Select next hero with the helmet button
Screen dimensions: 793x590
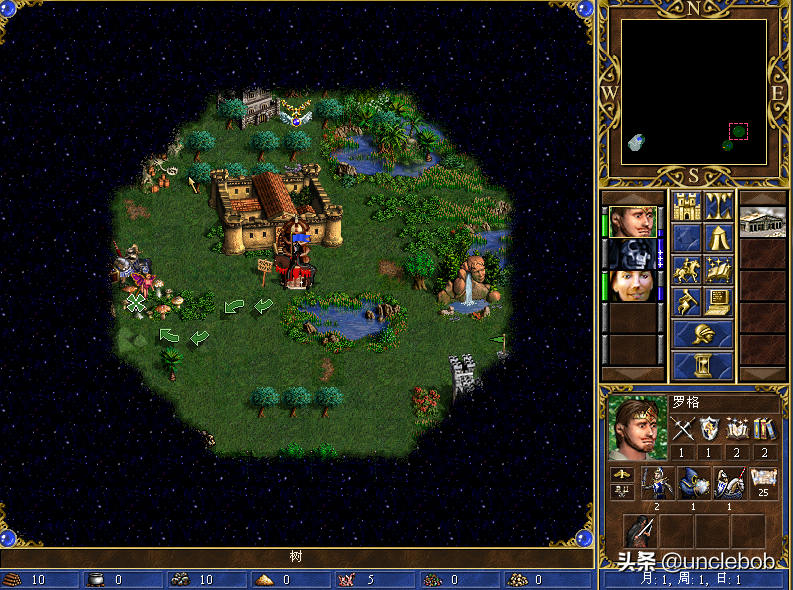(x=702, y=334)
